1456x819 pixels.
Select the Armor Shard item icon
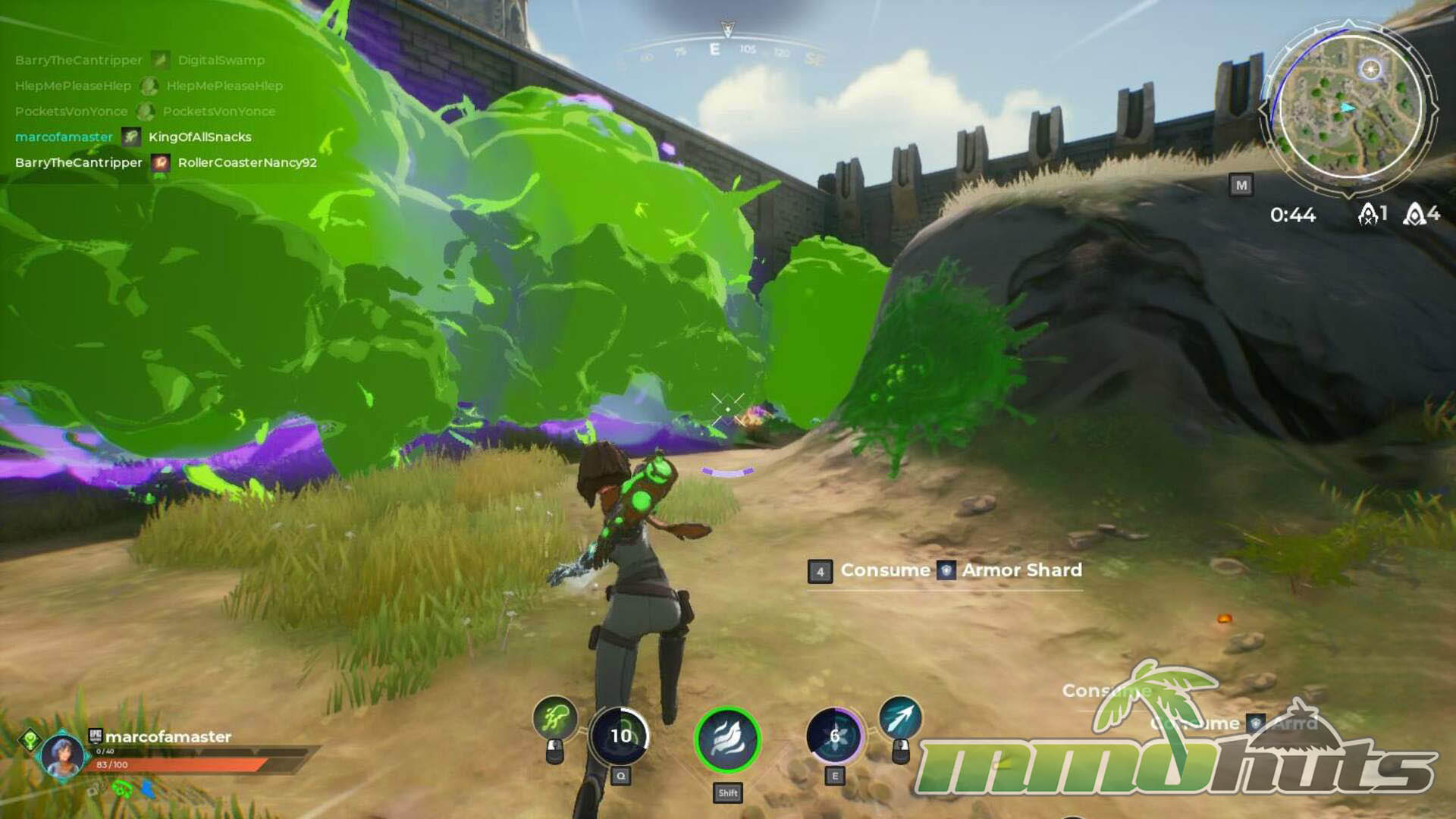pyautogui.click(x=946, y=570)
